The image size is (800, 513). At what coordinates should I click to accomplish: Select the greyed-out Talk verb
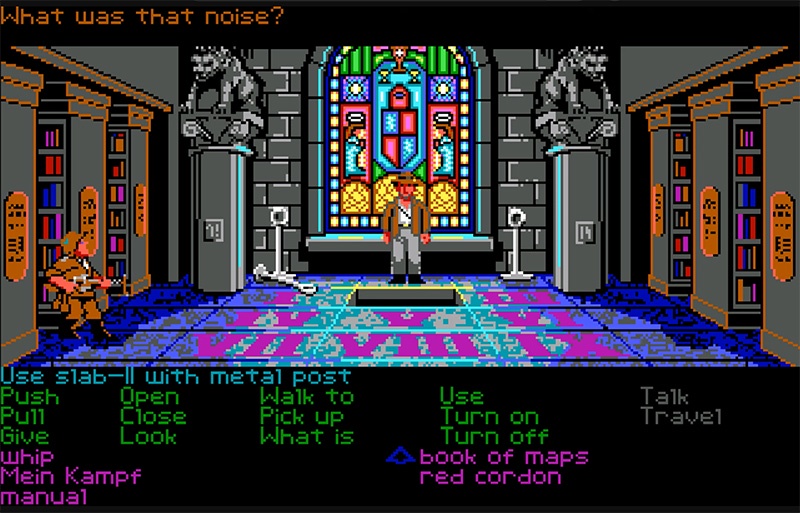click(x=664, y=397)
